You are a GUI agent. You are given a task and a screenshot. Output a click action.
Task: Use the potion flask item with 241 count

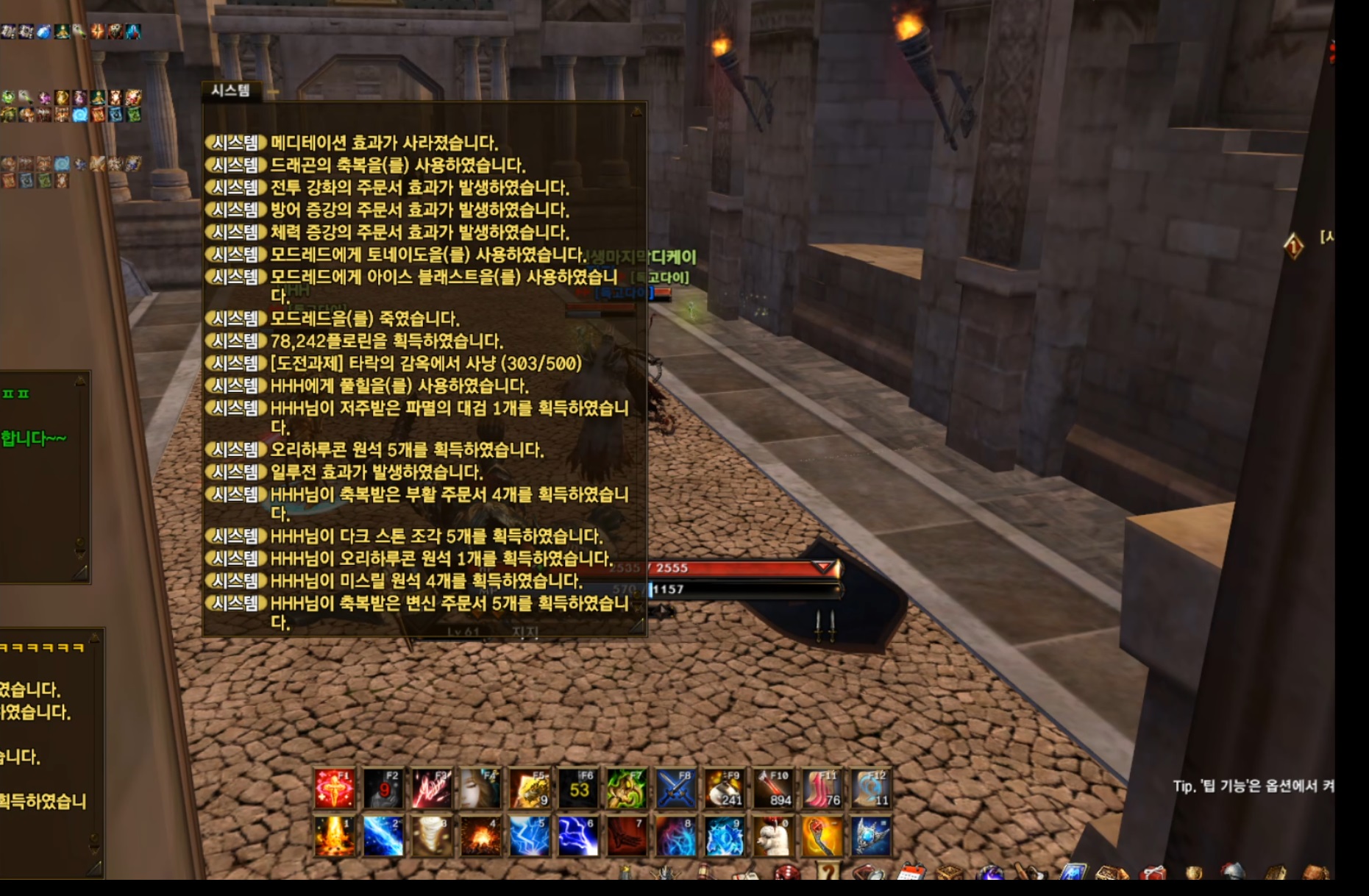(724, 788)
